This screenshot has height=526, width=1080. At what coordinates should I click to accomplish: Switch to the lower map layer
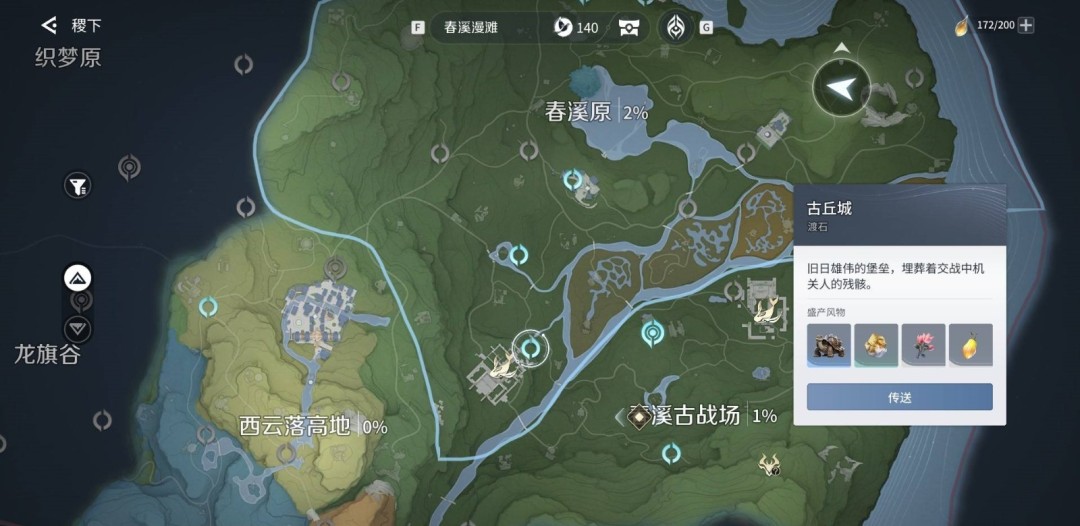78,328
